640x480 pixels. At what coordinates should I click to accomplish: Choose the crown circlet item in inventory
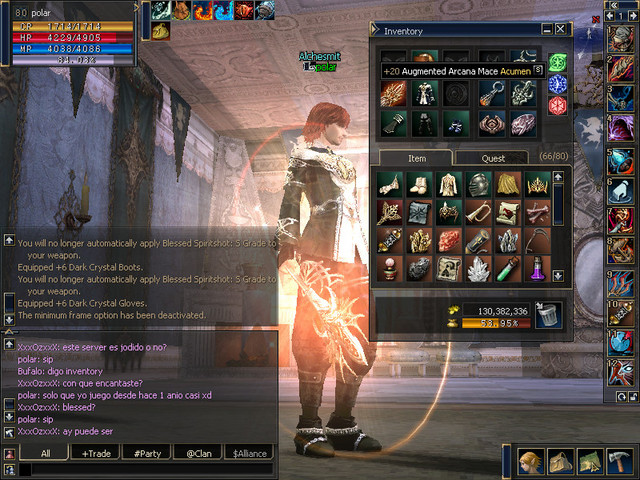coord(537,184)
